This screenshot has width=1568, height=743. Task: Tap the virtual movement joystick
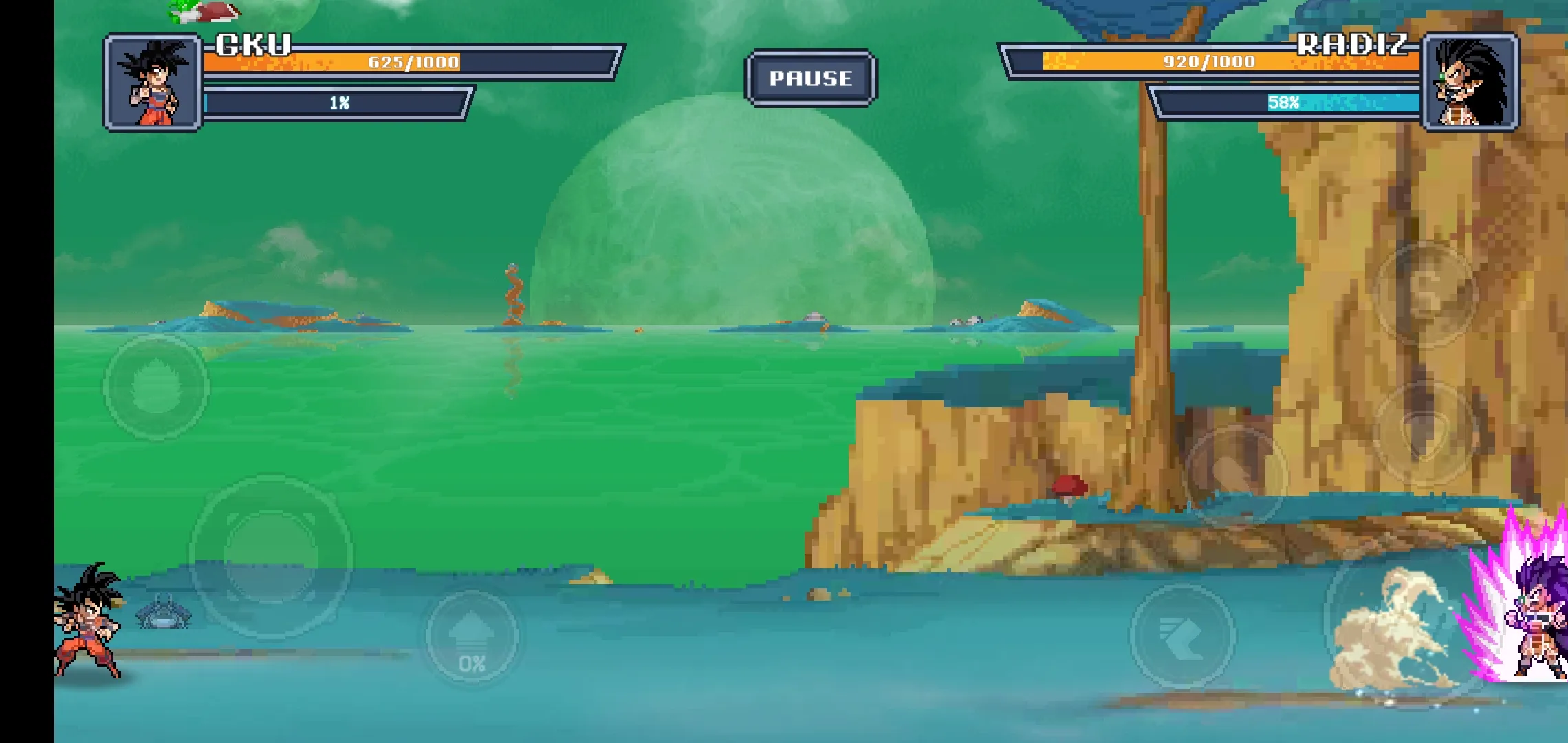tap(271, 557)
